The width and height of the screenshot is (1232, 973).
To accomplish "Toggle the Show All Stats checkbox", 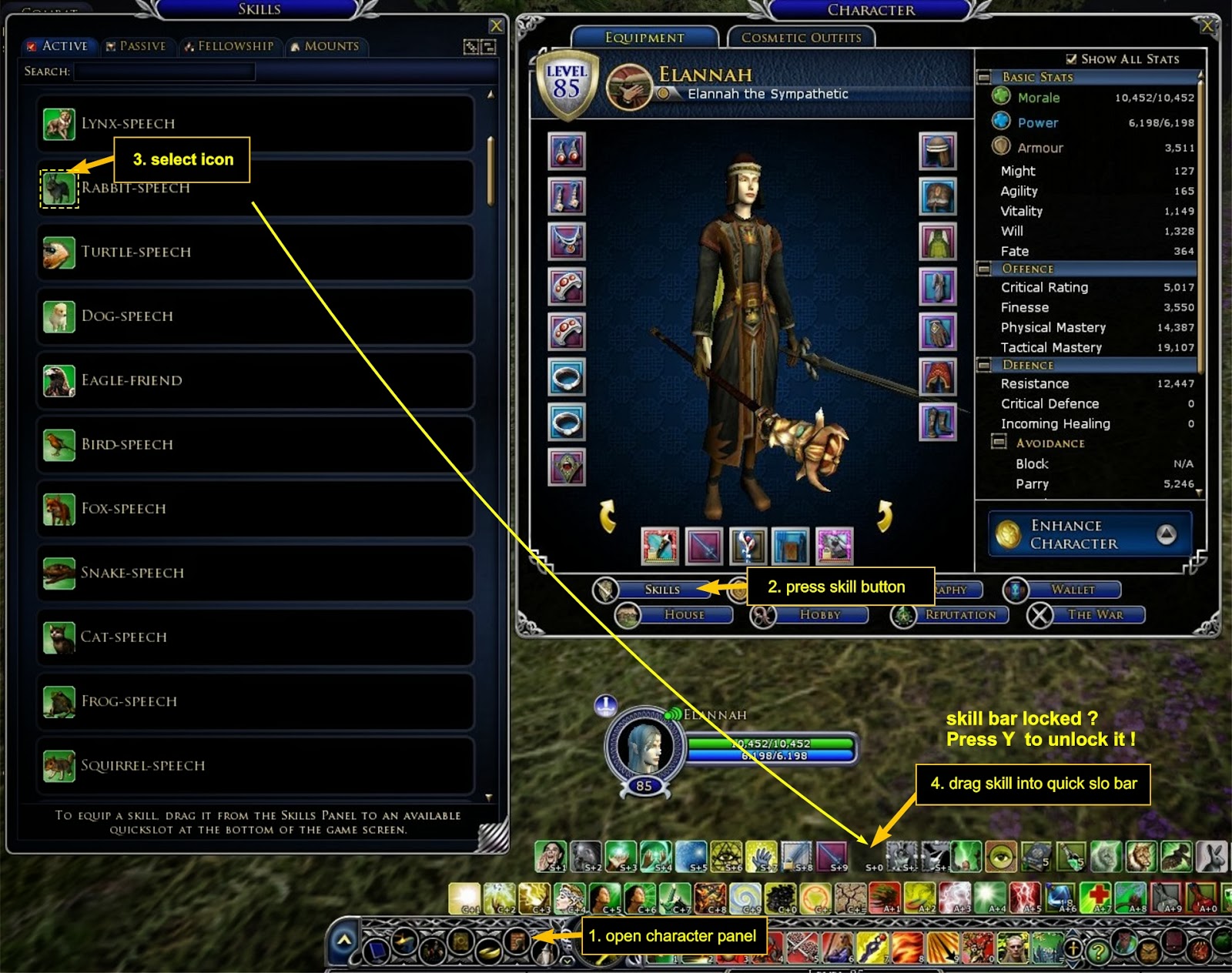I will click(x=1071, y=59).
